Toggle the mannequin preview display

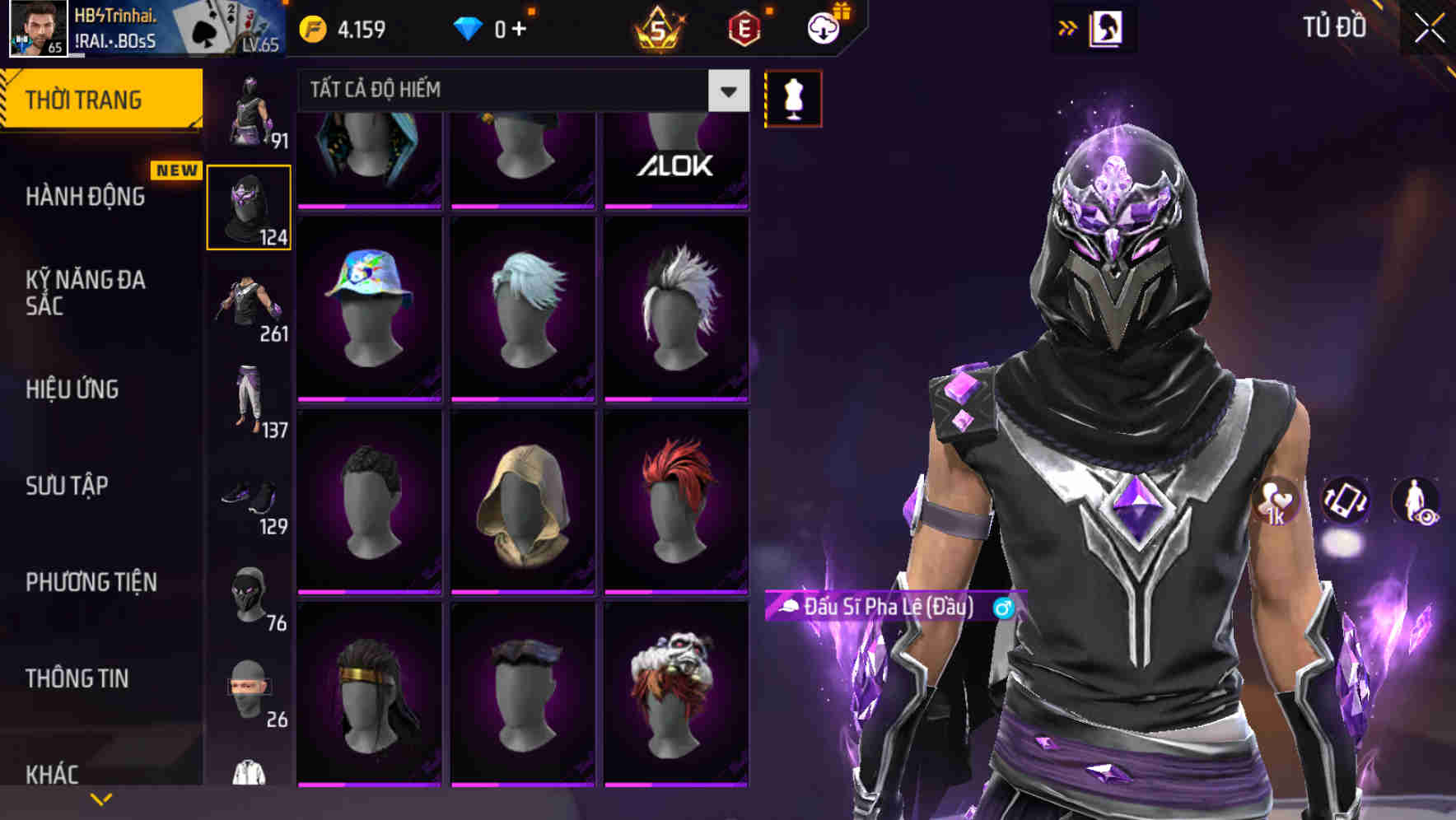[793, 98]
